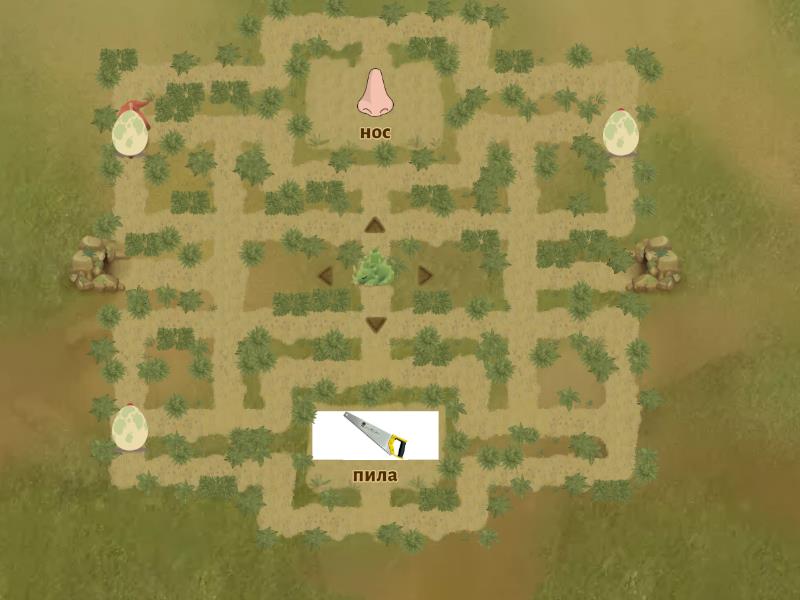Image resolution: width=800 pixels, height=600 pixels.
Task: Click the right arrow beside the dinosaur
Action: pos(425,274)
